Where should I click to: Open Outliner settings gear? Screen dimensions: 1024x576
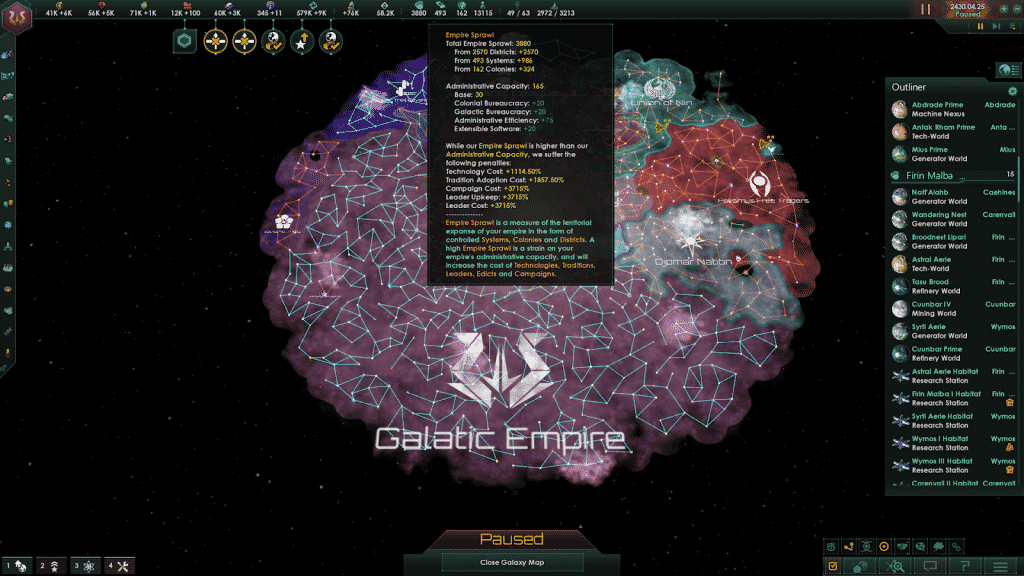point(1012,90)
